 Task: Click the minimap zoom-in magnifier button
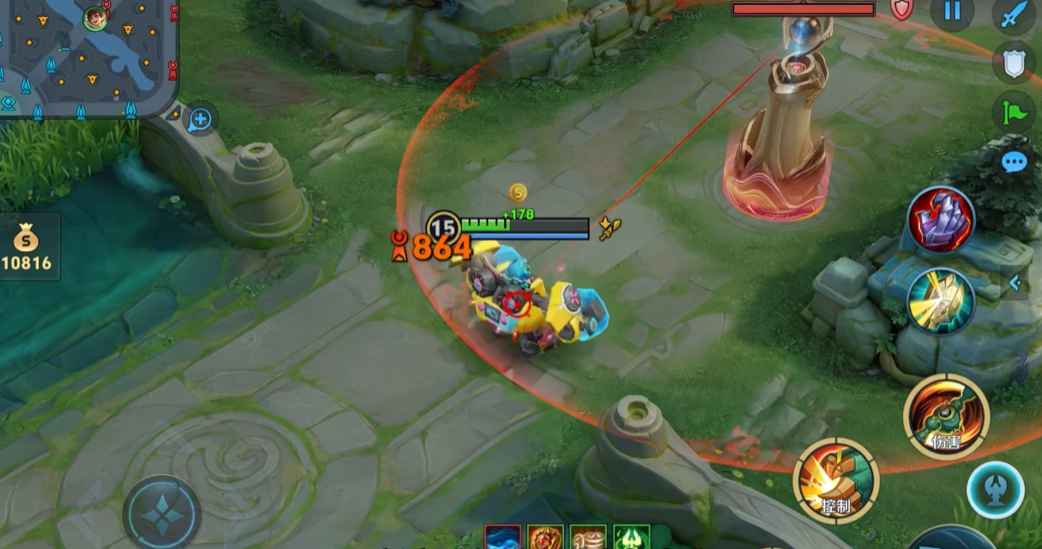coord(200,120)
